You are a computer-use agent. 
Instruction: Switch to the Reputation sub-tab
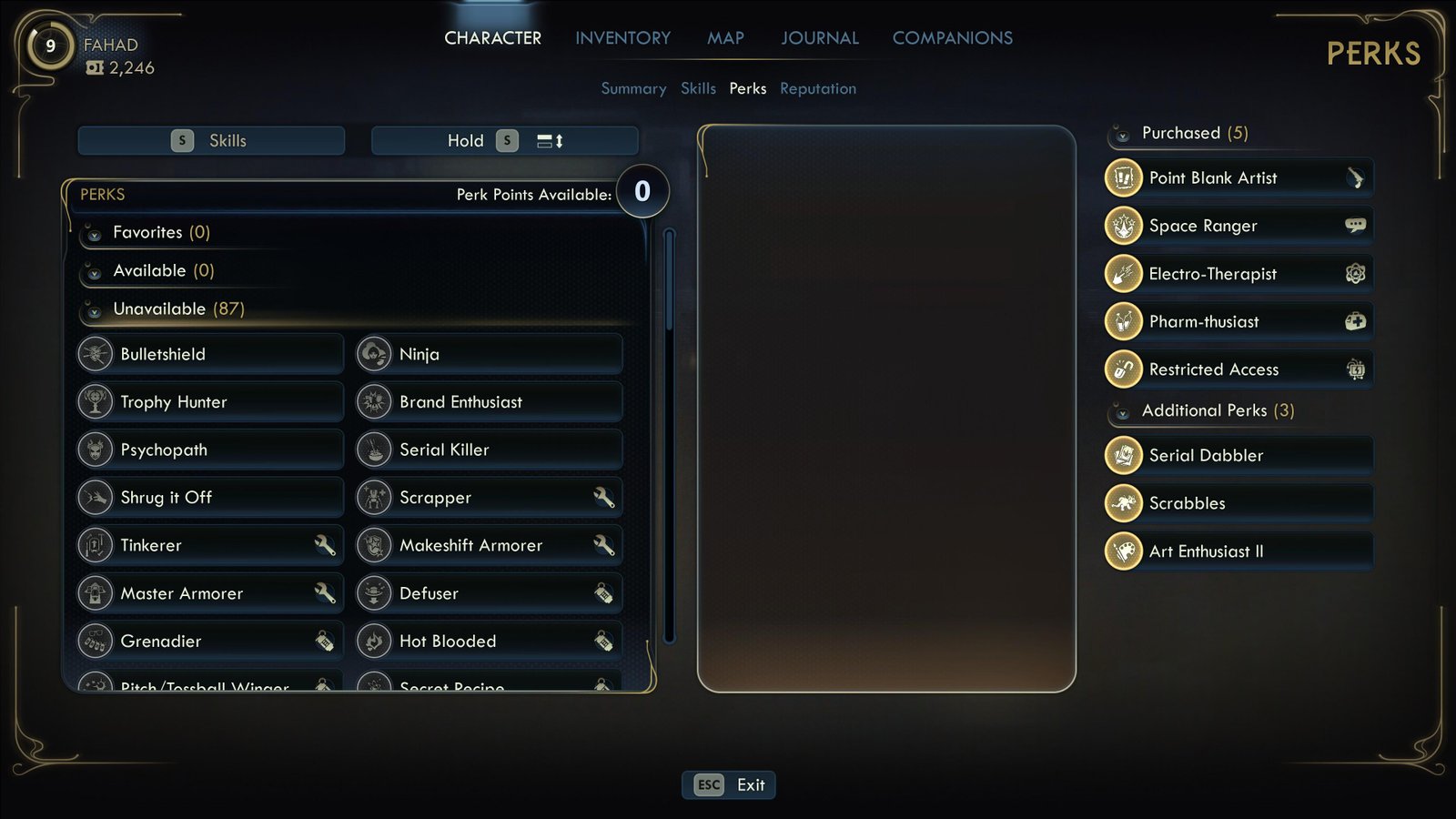(817, 88)
